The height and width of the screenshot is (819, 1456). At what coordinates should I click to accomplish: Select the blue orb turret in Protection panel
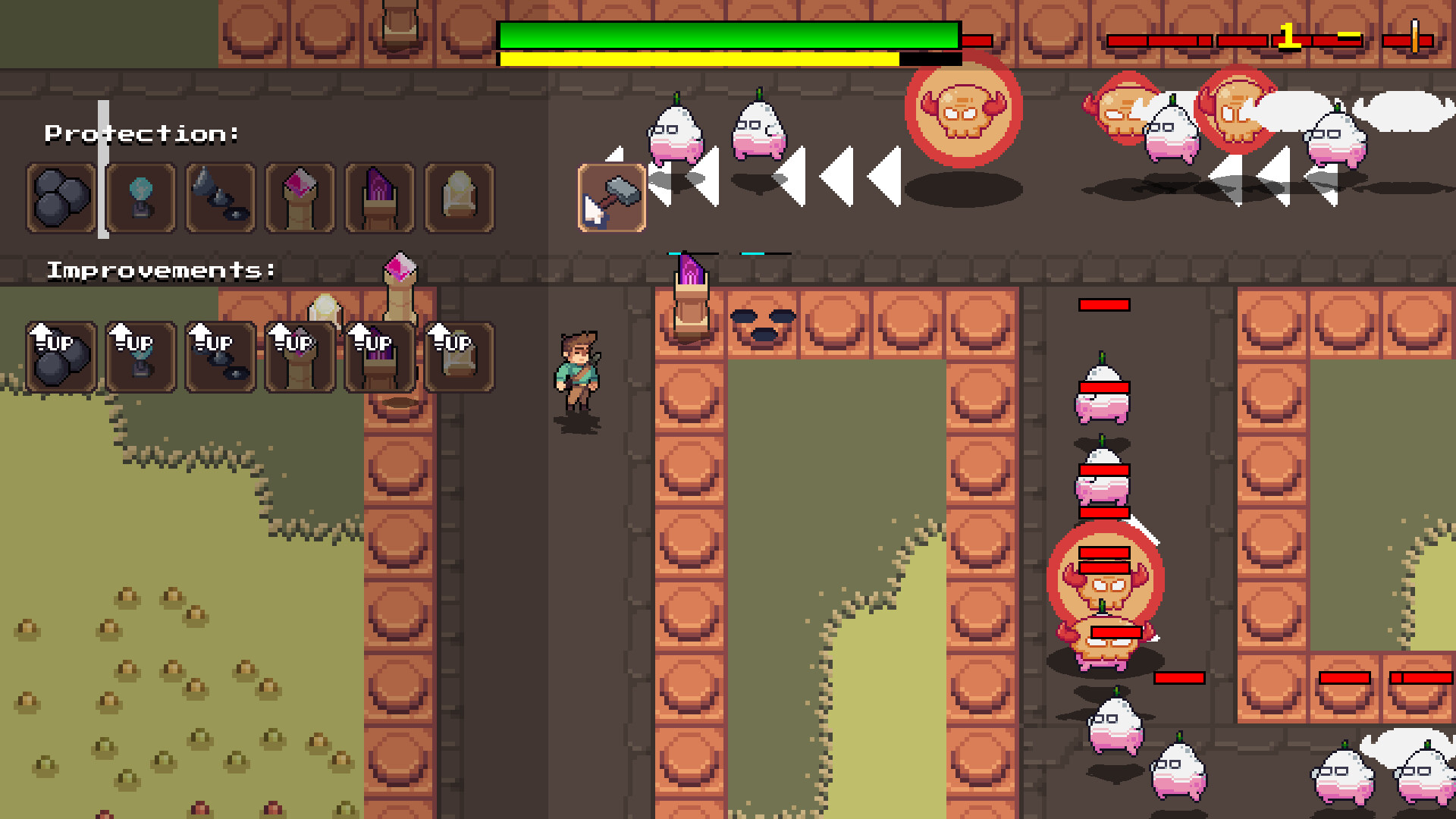tap(140, 199)
